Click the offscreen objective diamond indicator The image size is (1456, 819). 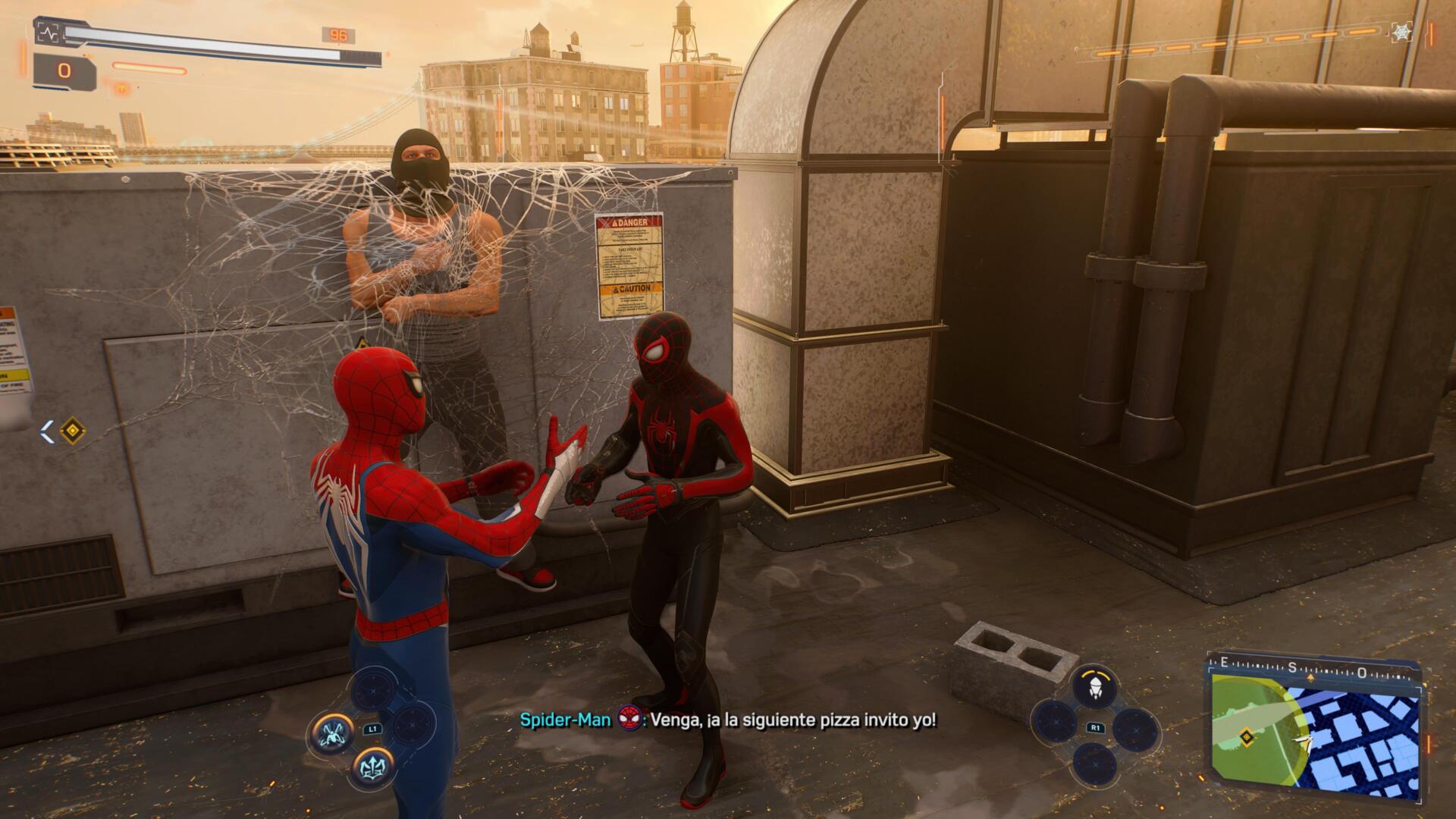[73, 431]
